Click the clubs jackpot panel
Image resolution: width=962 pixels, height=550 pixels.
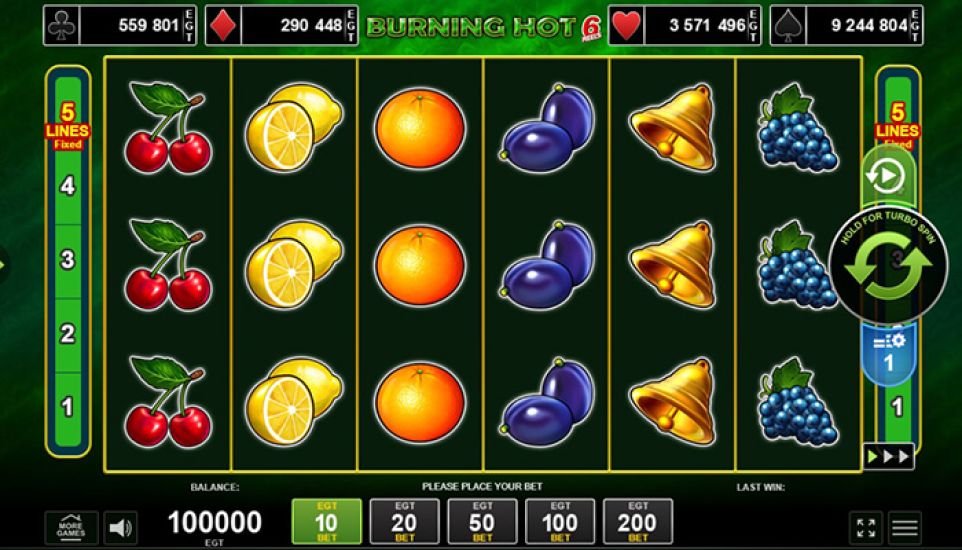point(120,25)
